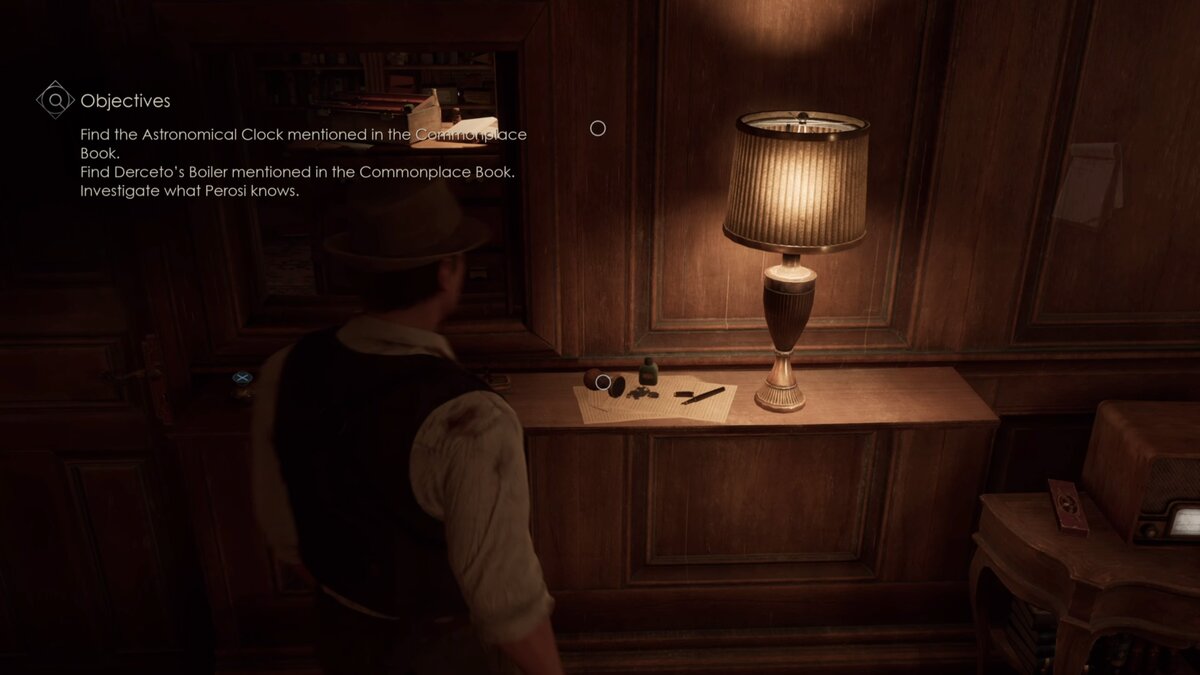The width and height of the screenshot is (1200, 675).
Task: Select the Astronomical Clock objective
Action: point(303,143)
